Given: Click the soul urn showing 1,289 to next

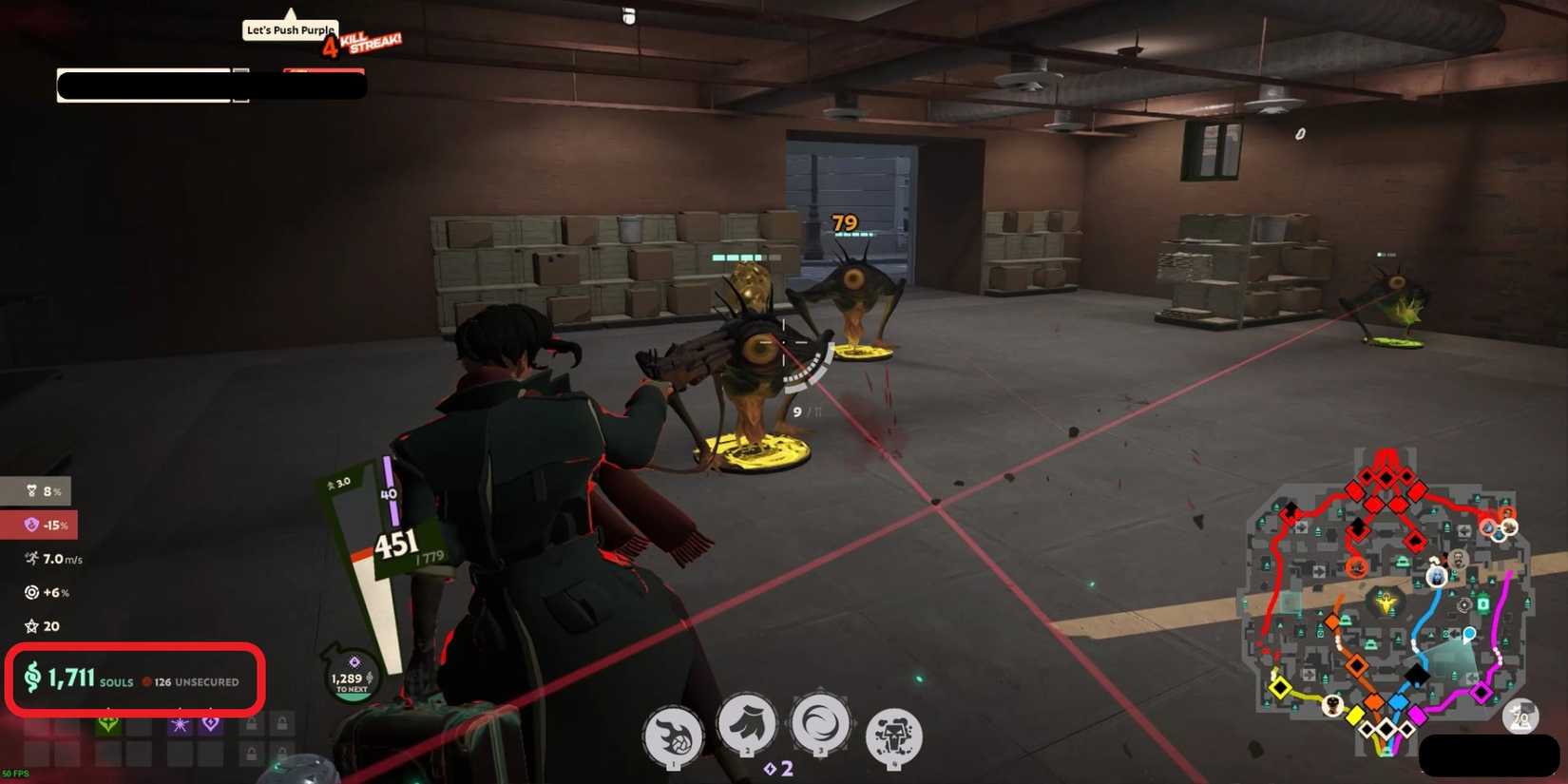Looking at the screenshot, I should (x=350, y=677).
